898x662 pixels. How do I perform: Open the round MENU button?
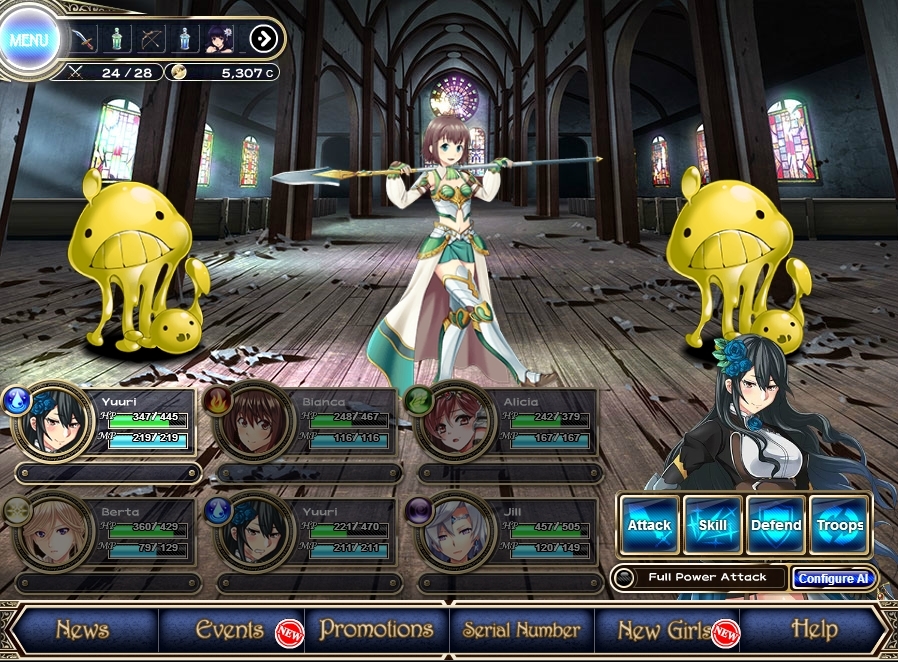[x=30, y=41]
